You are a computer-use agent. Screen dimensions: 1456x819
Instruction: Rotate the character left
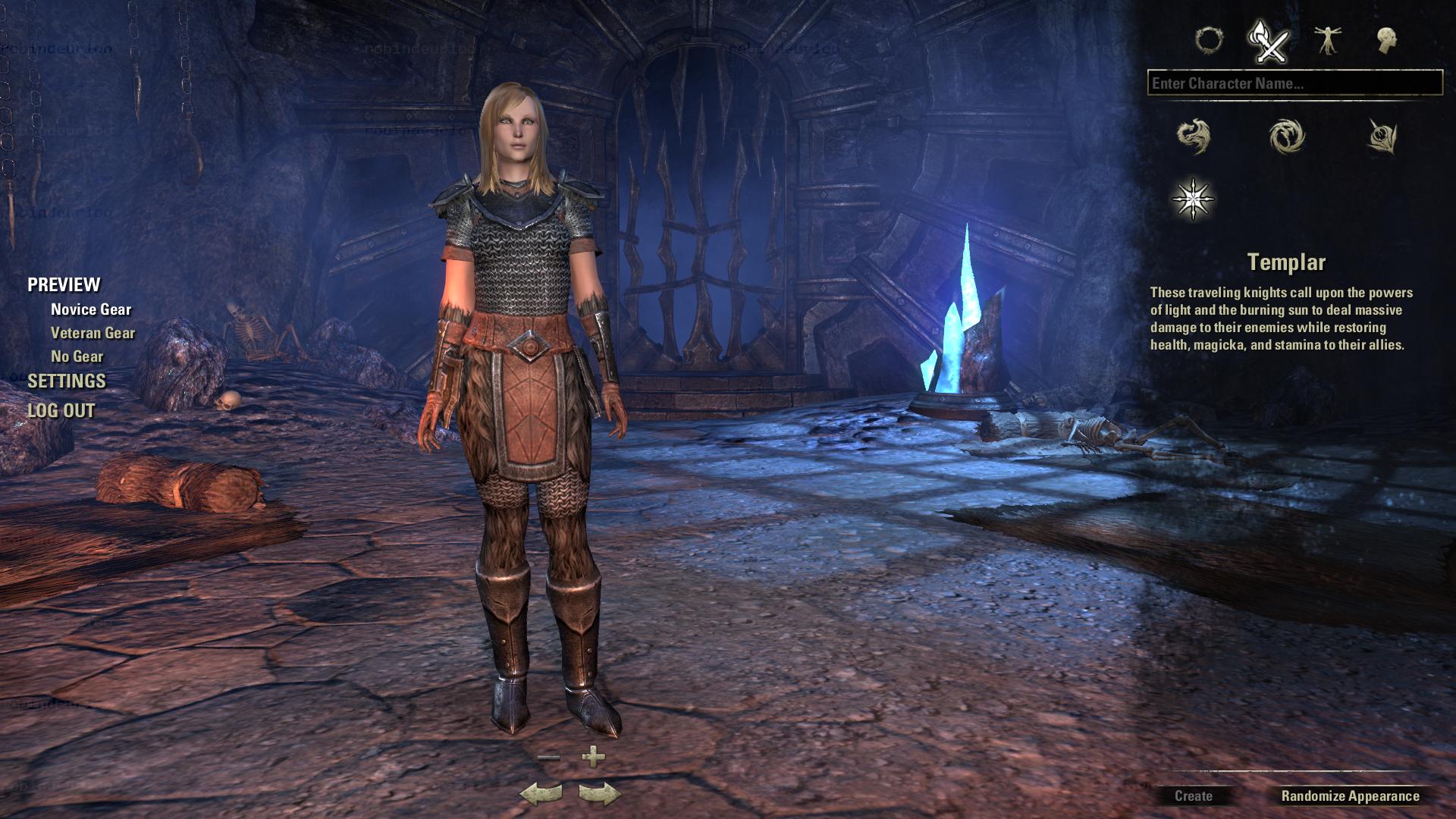point(541,794)
